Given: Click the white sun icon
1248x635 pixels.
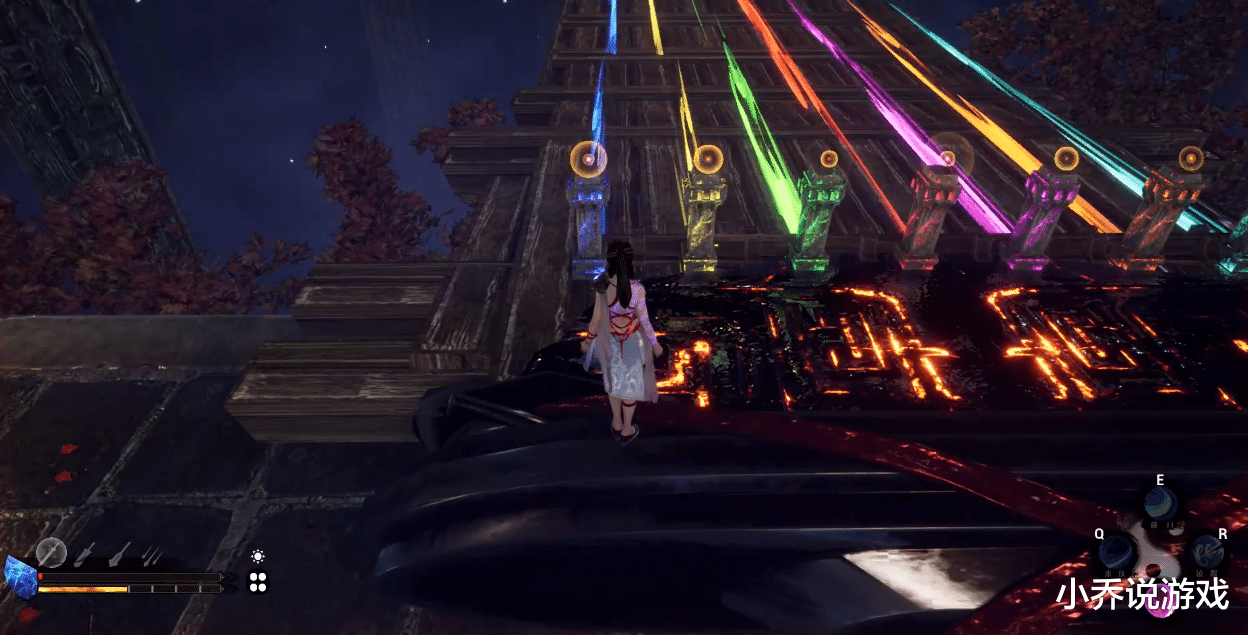Looking at the screenshot, I should (258, 557).
